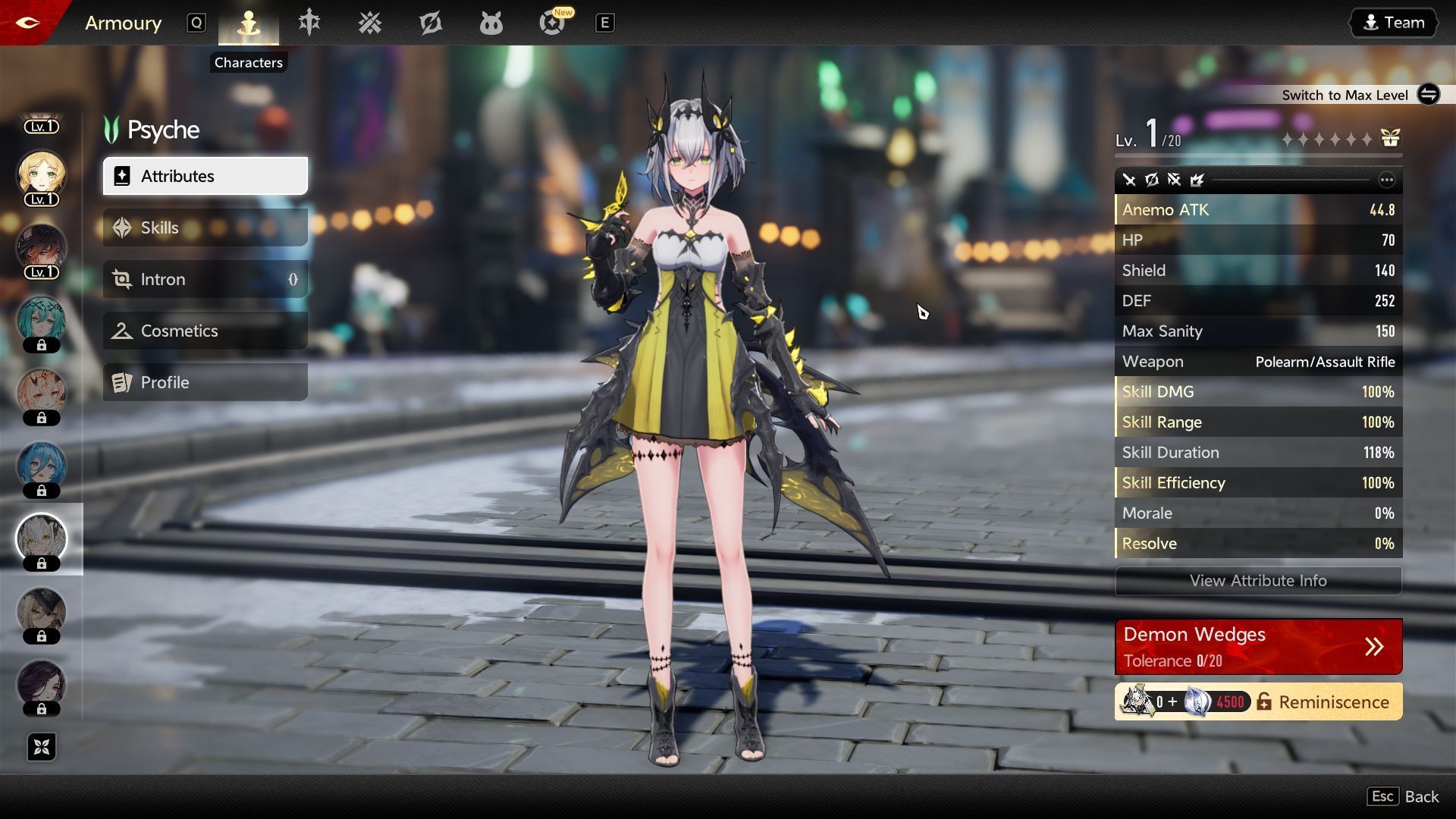Open the Cosmetics section
1456x819 pixels.
tap(204, 330)
